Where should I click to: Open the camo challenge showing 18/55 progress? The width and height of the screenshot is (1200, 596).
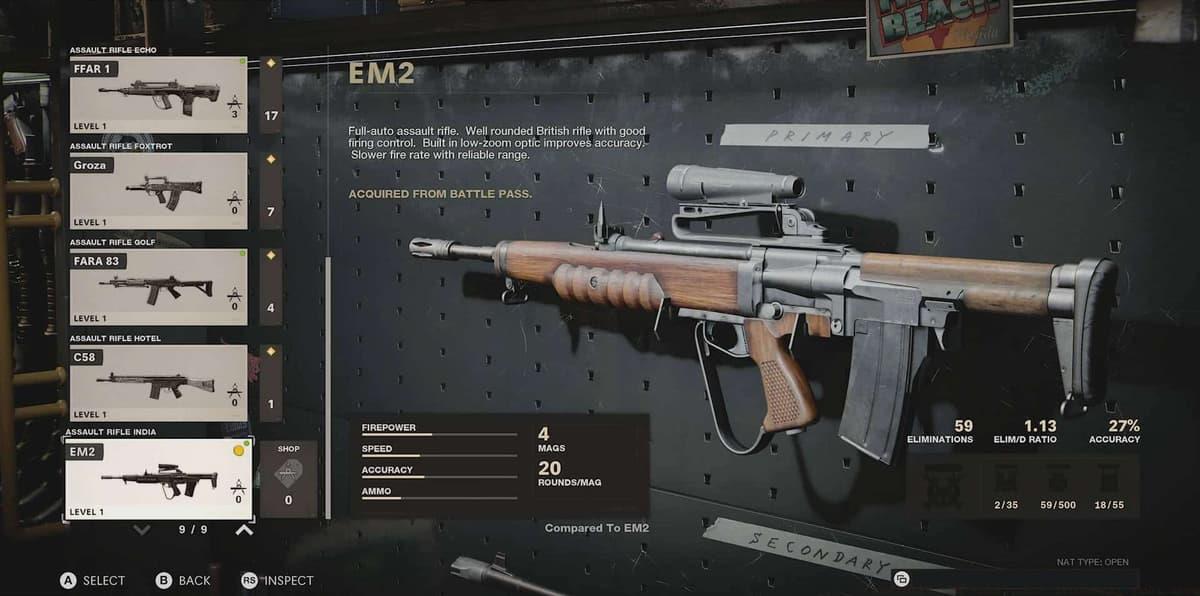point(1109,484)
